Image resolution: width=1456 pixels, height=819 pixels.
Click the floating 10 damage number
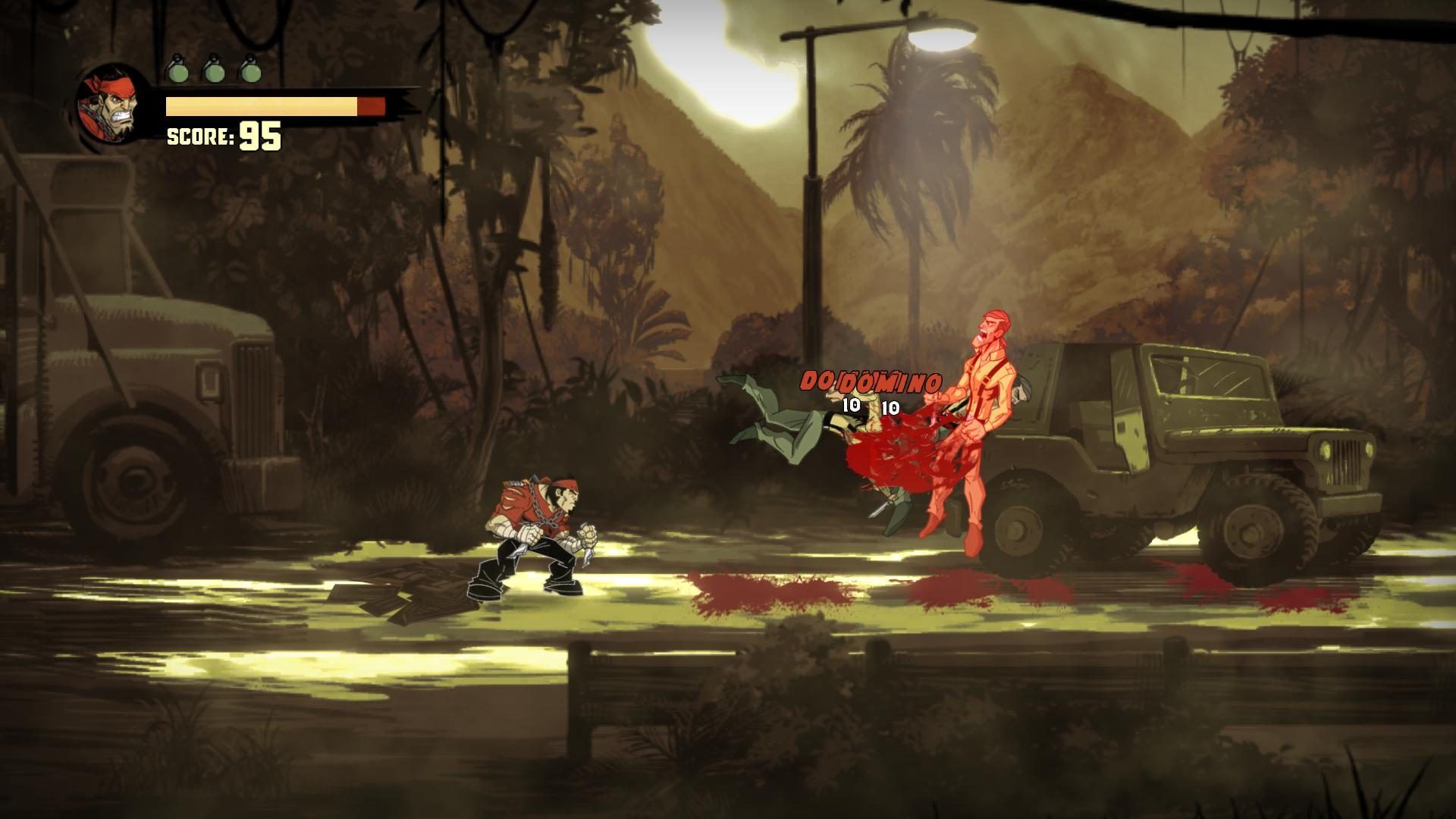(852, 404)
